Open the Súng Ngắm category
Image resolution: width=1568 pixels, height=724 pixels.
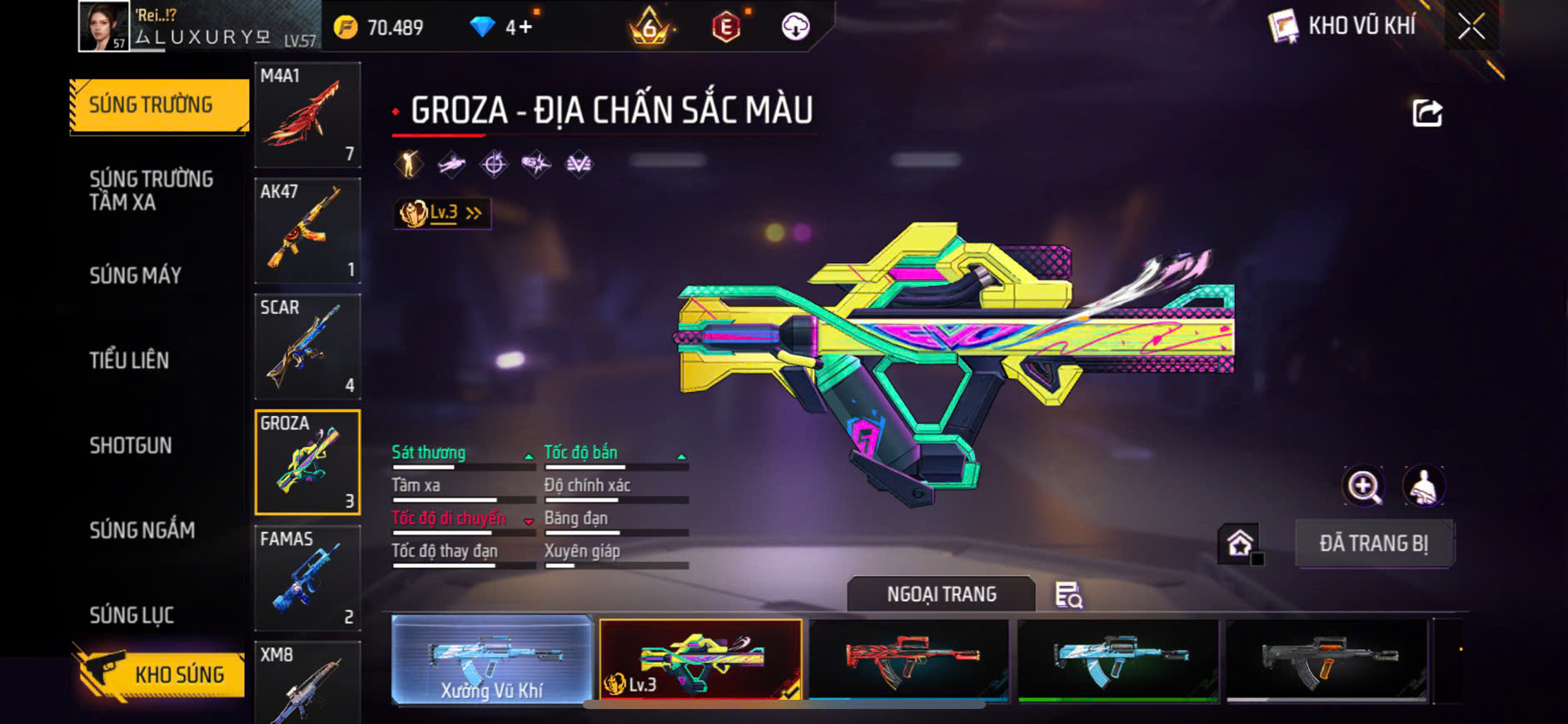point(142,530)
